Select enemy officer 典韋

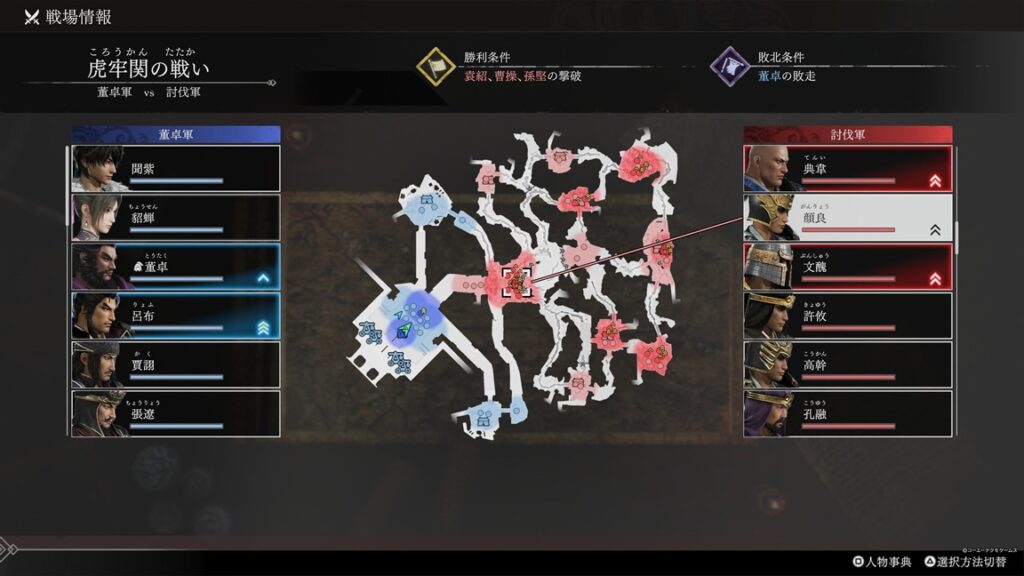point(848,168)
